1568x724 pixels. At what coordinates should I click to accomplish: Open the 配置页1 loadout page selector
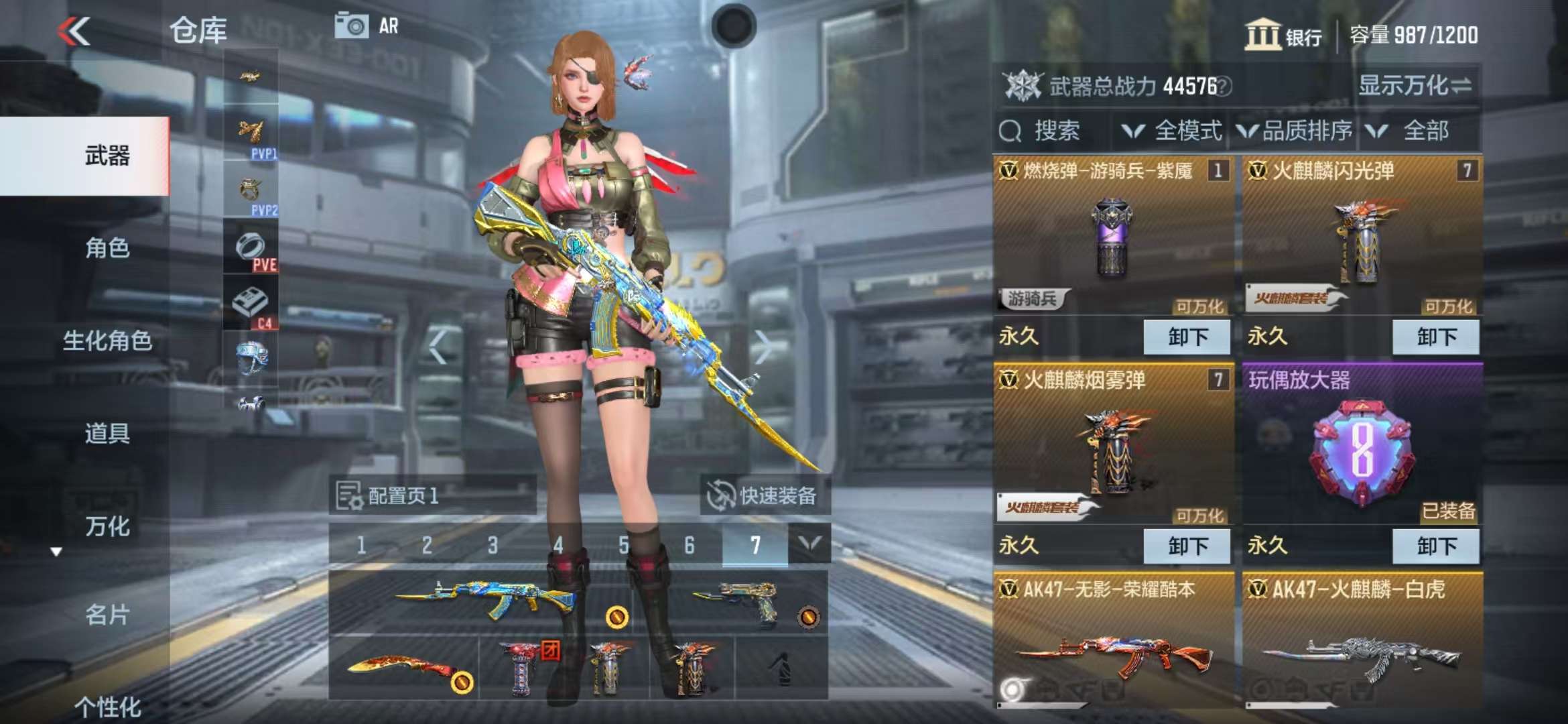click(432, 496)
